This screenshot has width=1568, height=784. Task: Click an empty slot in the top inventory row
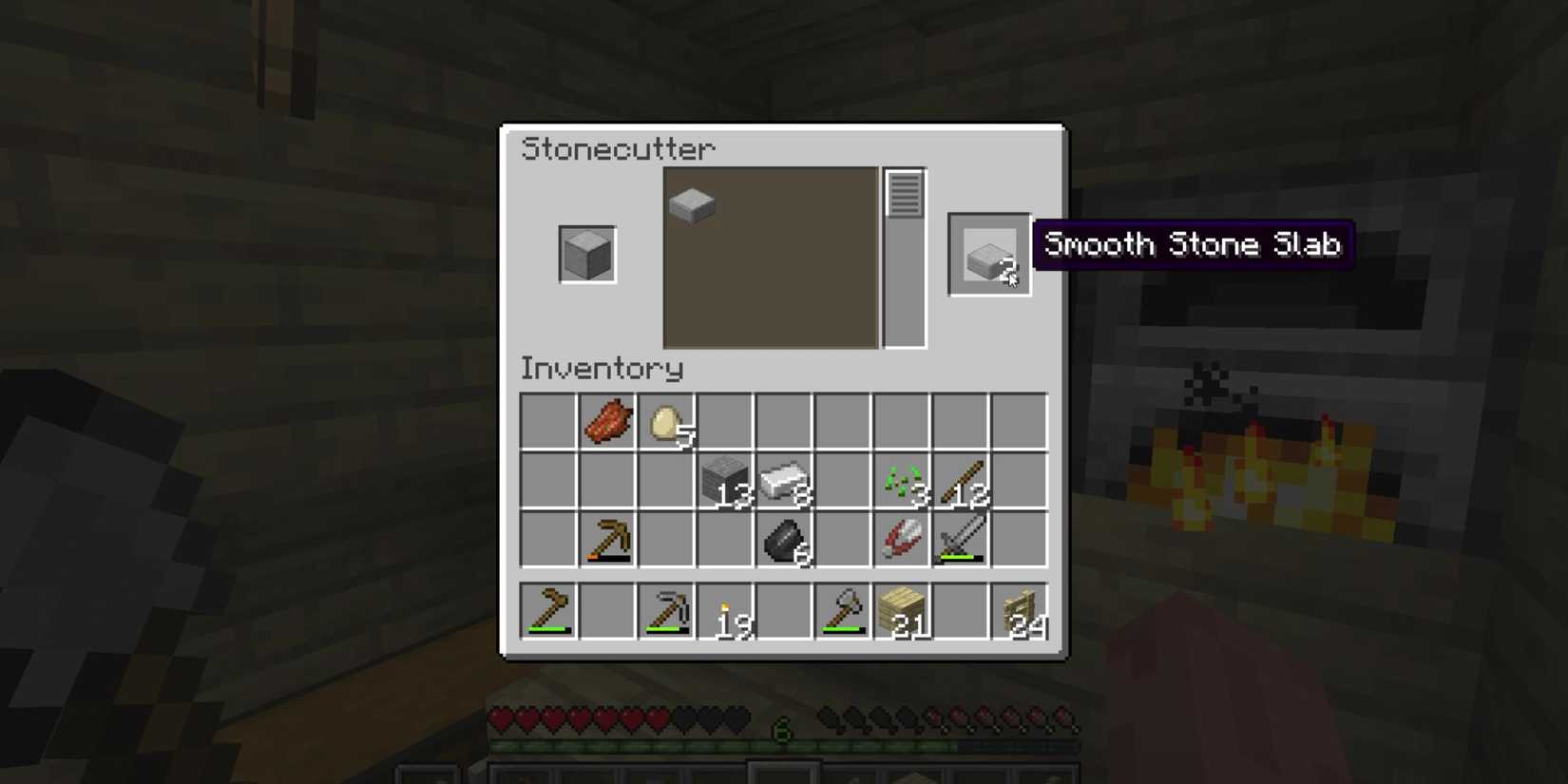[549, 421]
